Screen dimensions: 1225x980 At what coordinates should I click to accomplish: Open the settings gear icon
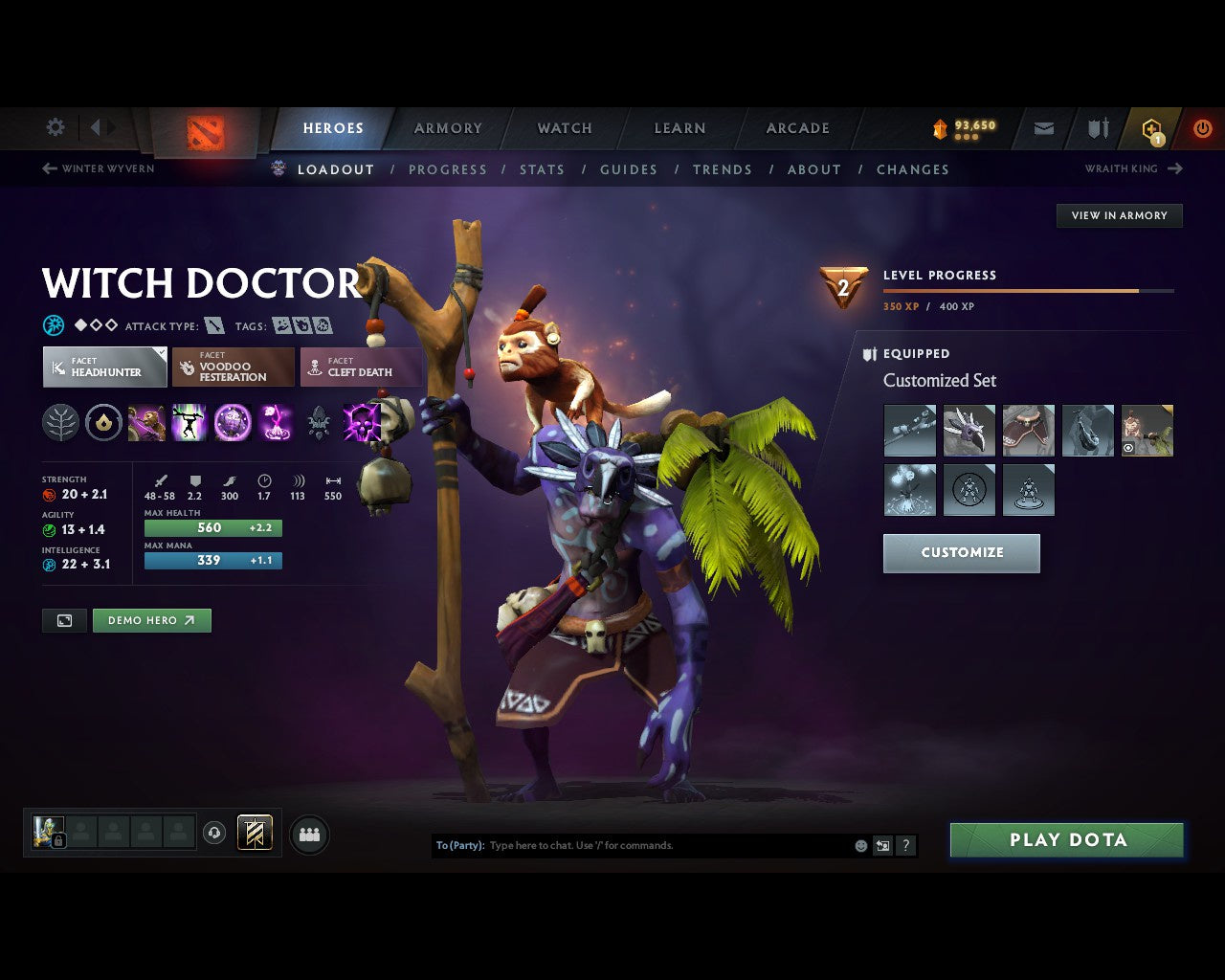pyautogui.click(x=55, y=127)
